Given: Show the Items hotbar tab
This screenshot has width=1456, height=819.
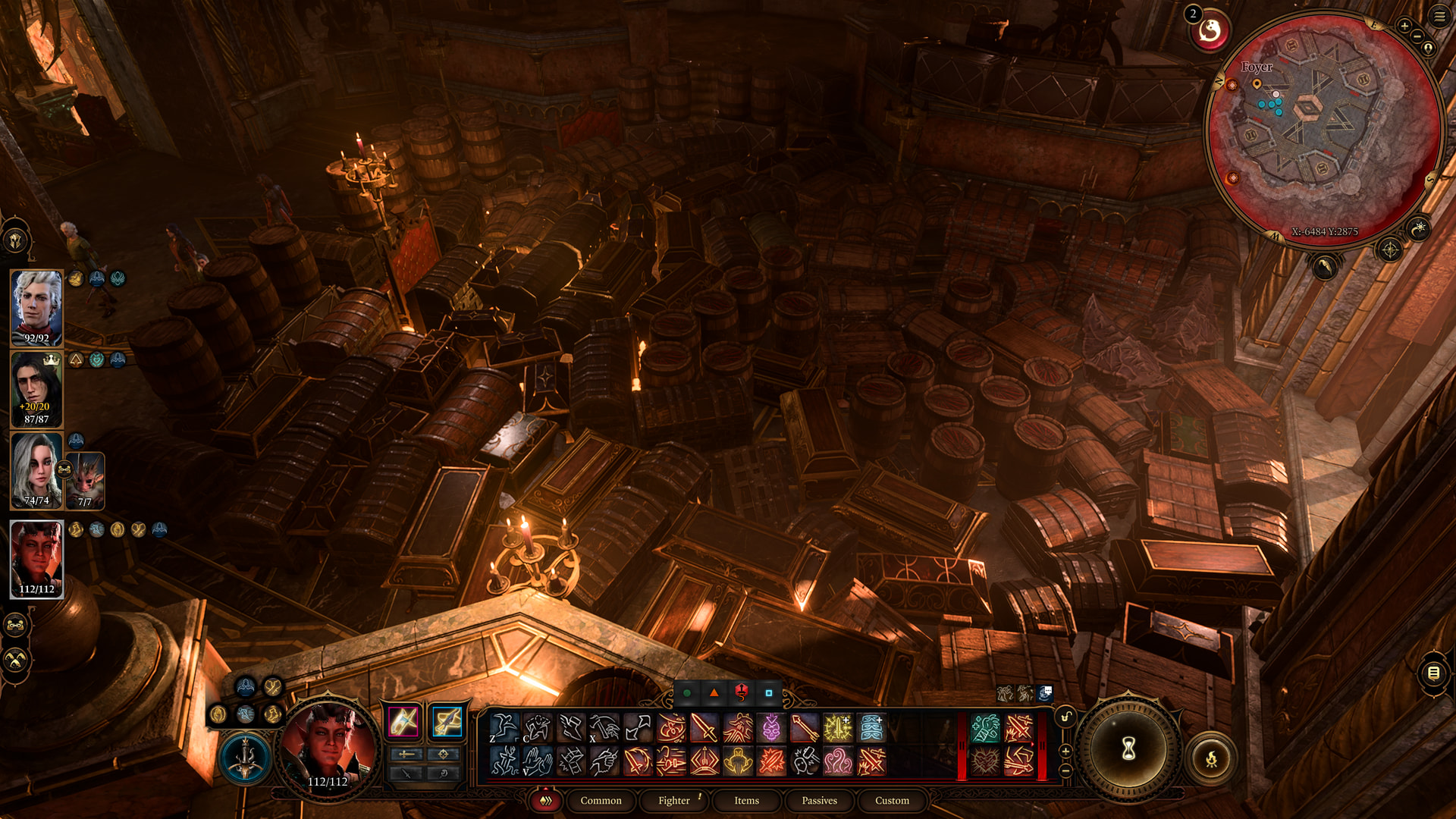Looking at the screenshot, I should point(746,800).
